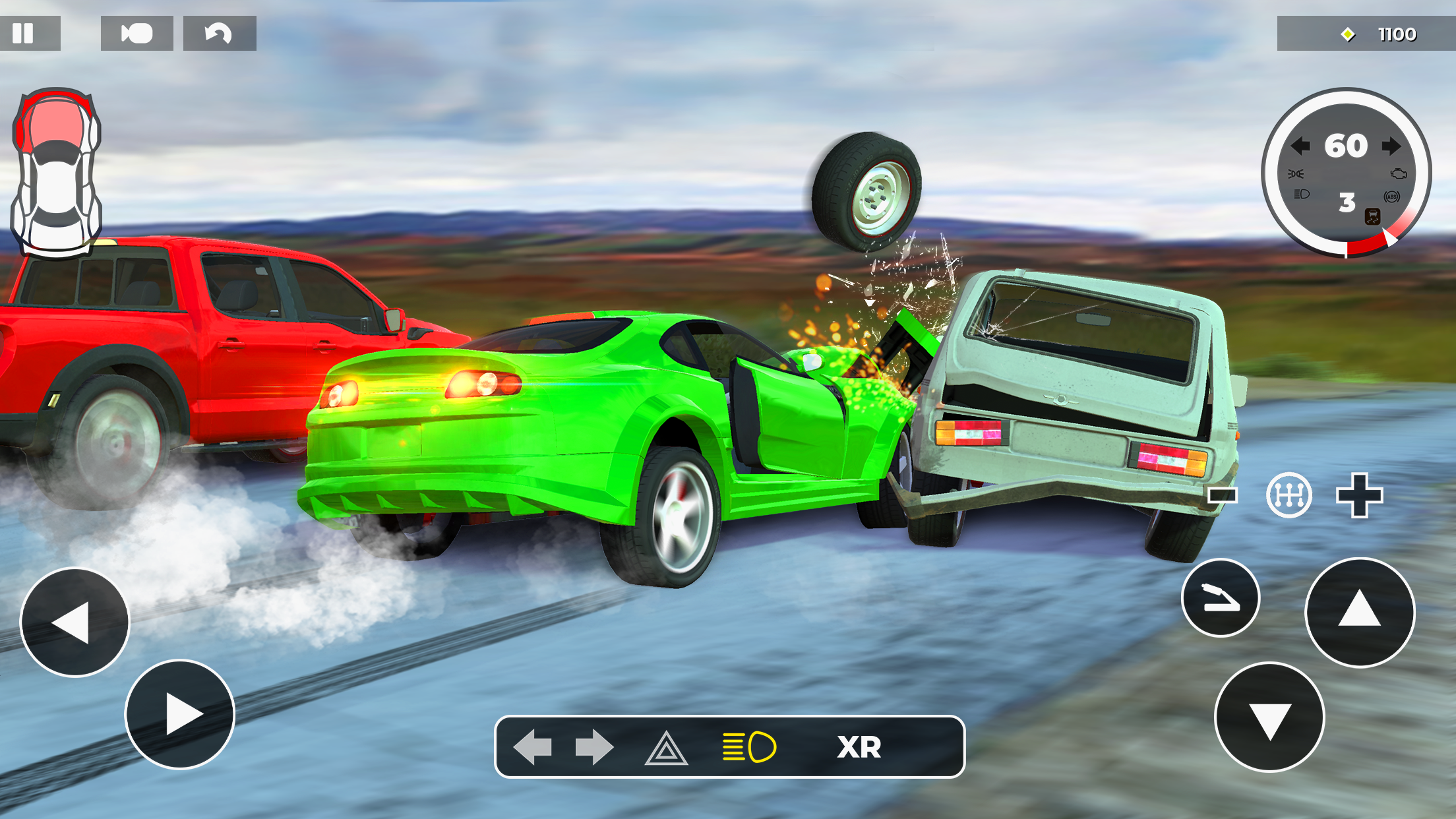Restart the current level
The height and width of the screenshot is (819, 1456).
click(x=218, y=32)
